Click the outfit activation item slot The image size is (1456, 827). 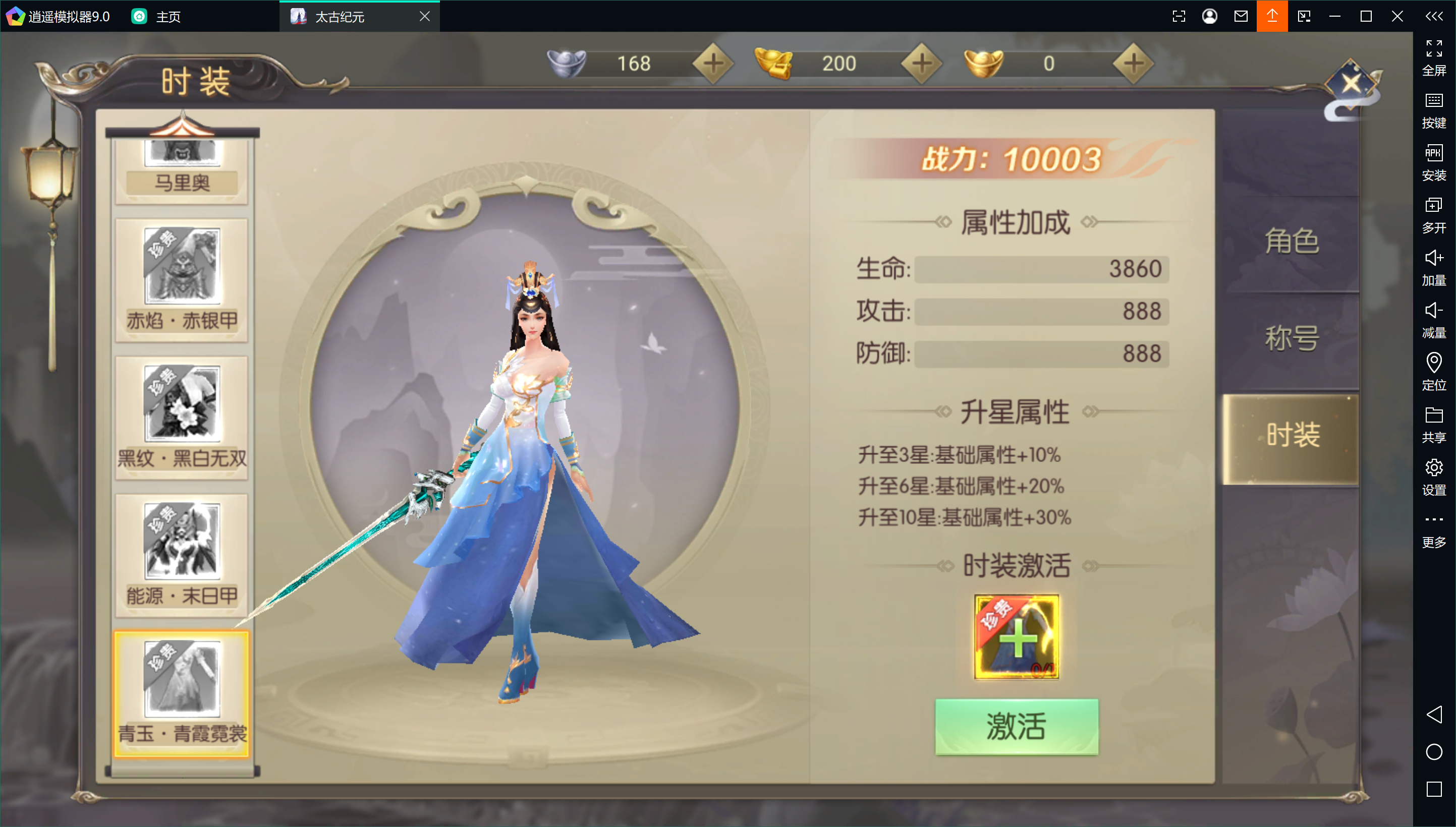(x=1016, y=637)
